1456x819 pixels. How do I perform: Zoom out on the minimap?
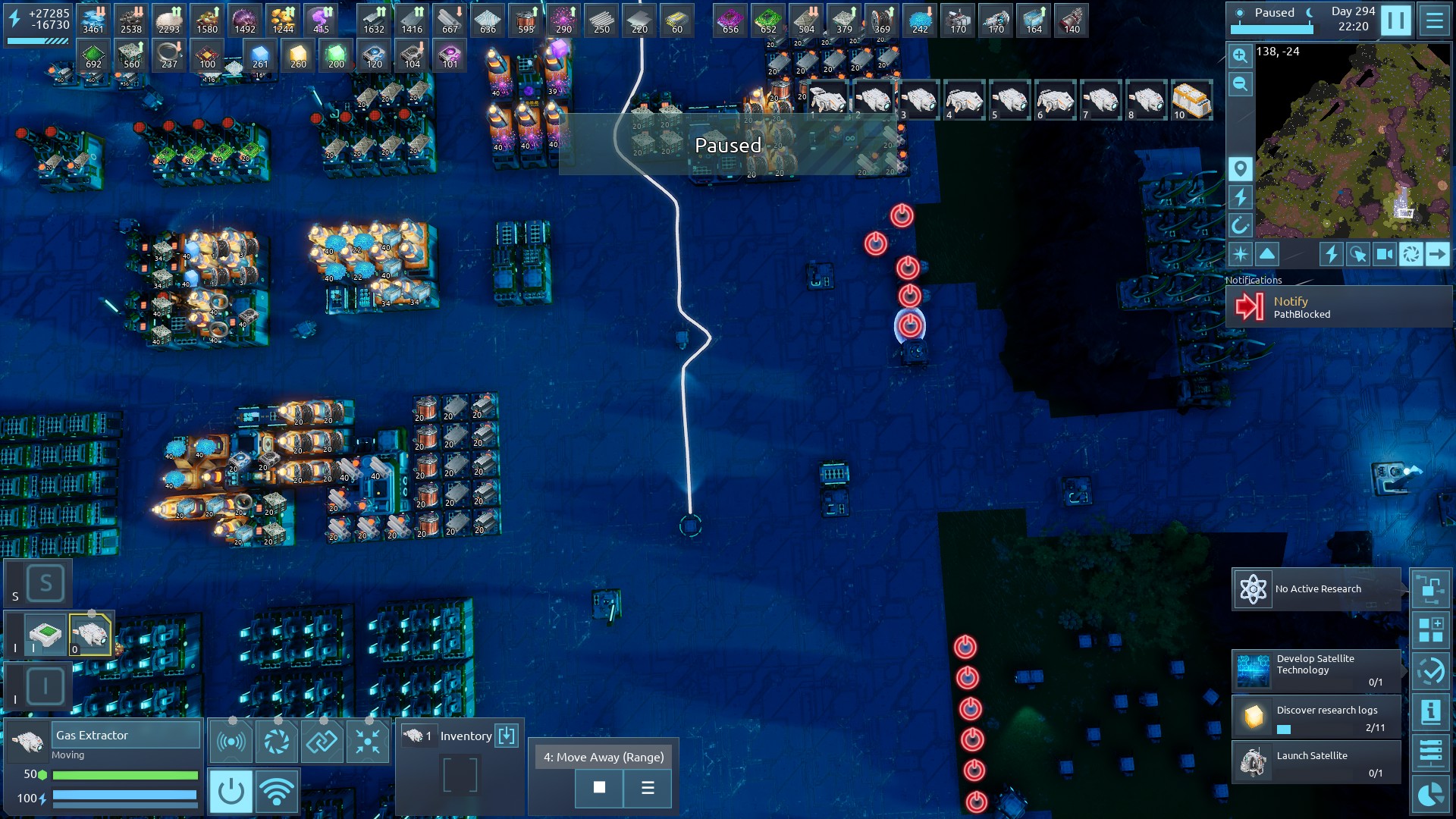click(x=1240, y=84)
